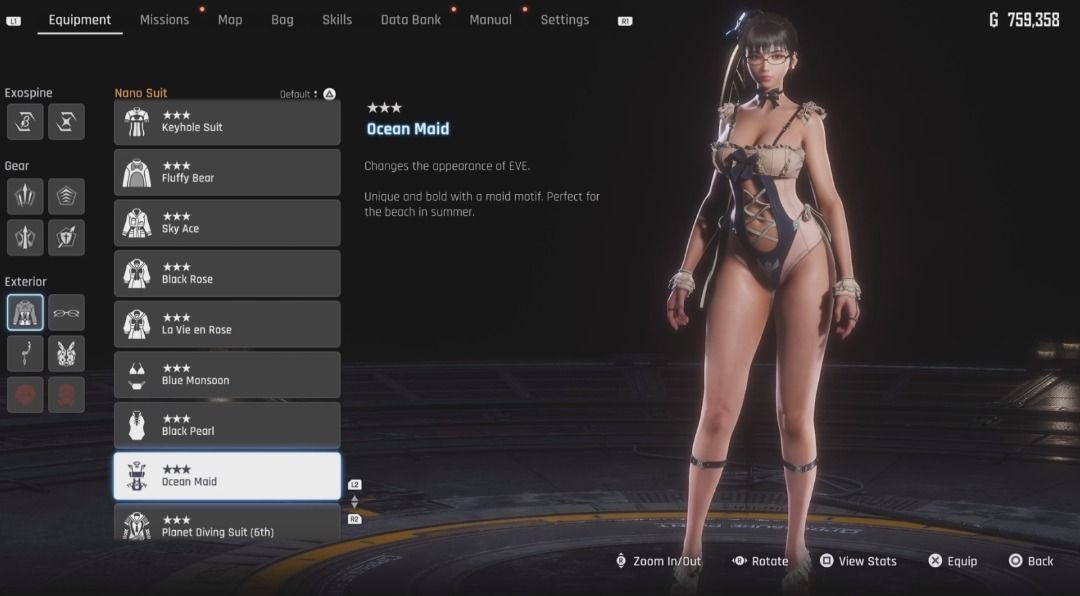Choose the Keyhole Suit nano suit
This screenshot has height=596, width=1080.
[x=227, y=122]
